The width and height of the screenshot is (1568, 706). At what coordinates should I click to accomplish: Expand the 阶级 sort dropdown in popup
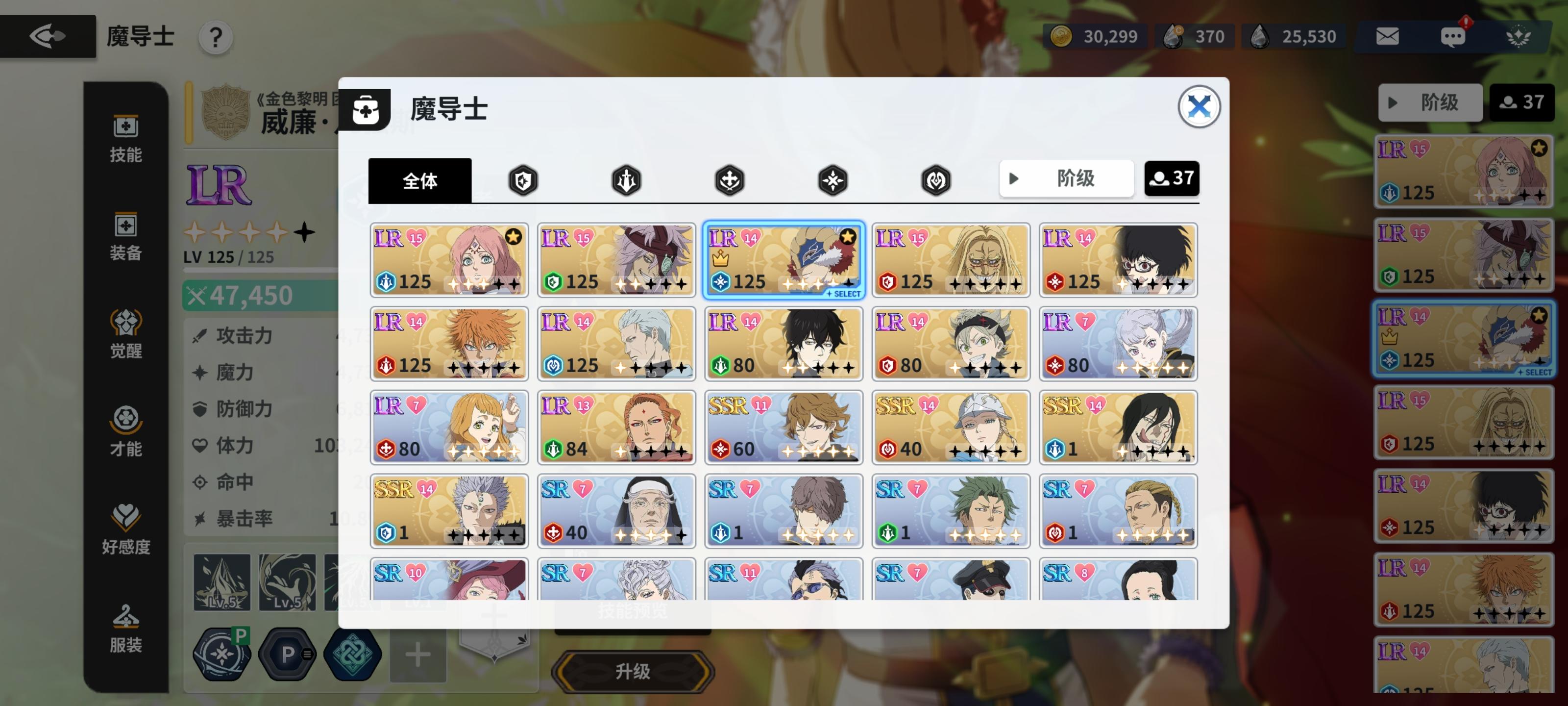pyautogui.click(x=1066, y=178)
